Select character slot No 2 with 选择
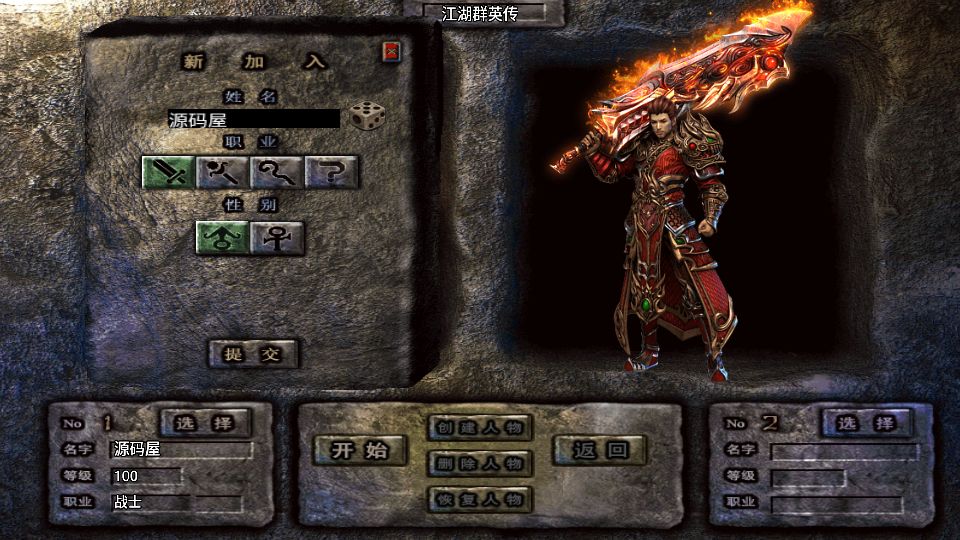Viewport: 960px width, 540px height. click(x=866, y=423)
